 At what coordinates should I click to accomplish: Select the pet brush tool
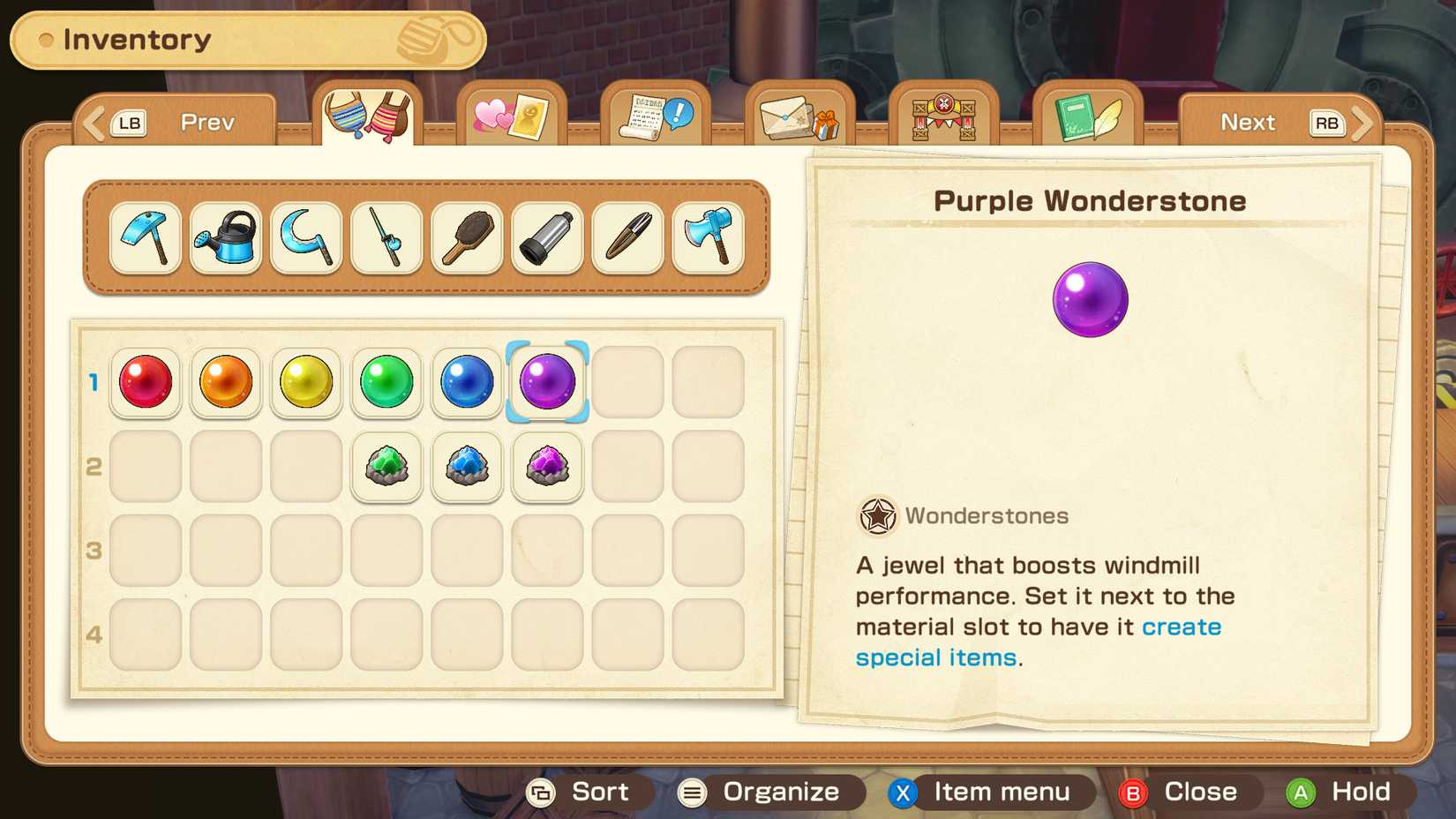466,238
